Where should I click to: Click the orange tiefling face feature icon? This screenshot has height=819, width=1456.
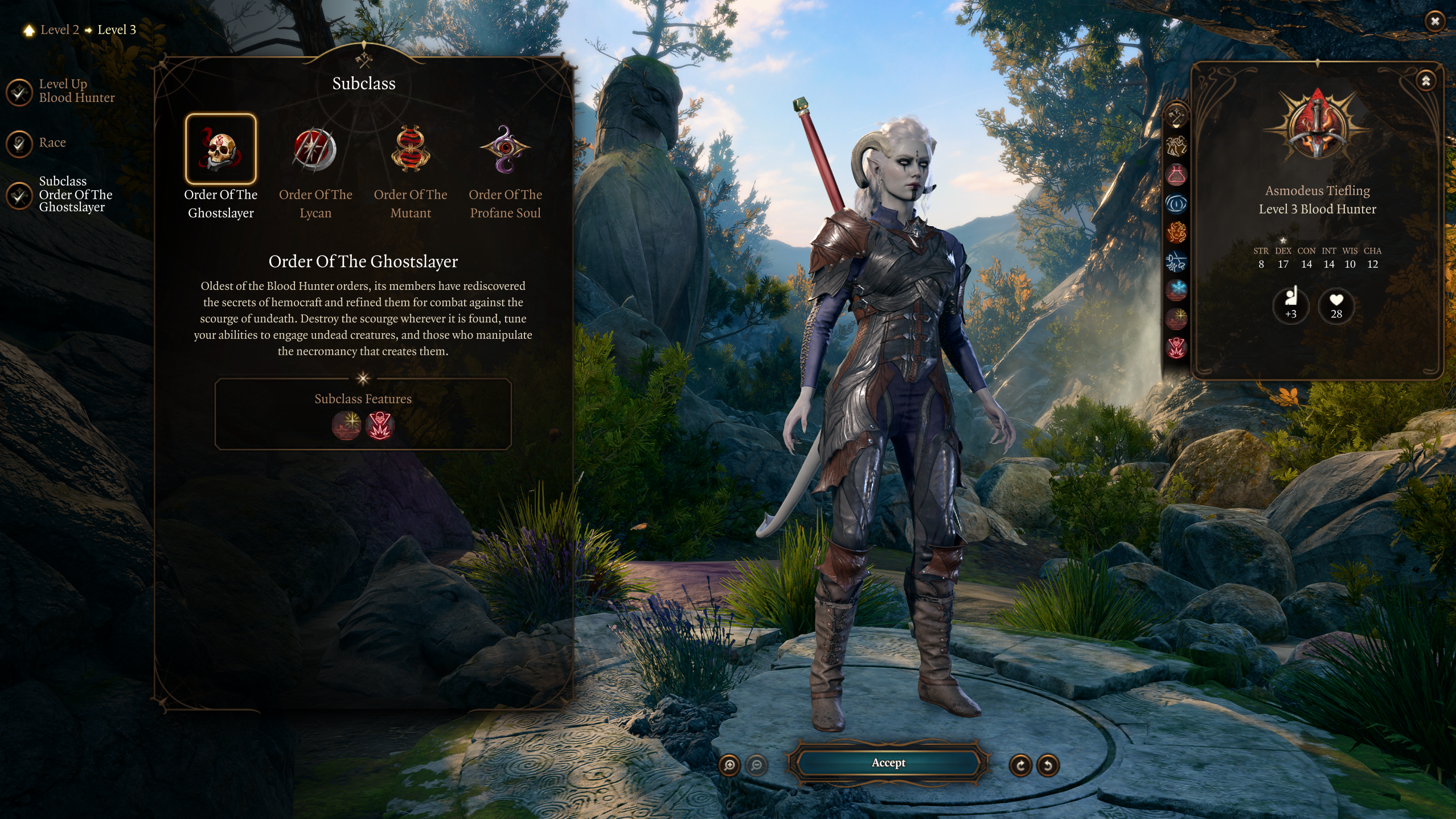pyautogui.click(x=1176, y=232)
